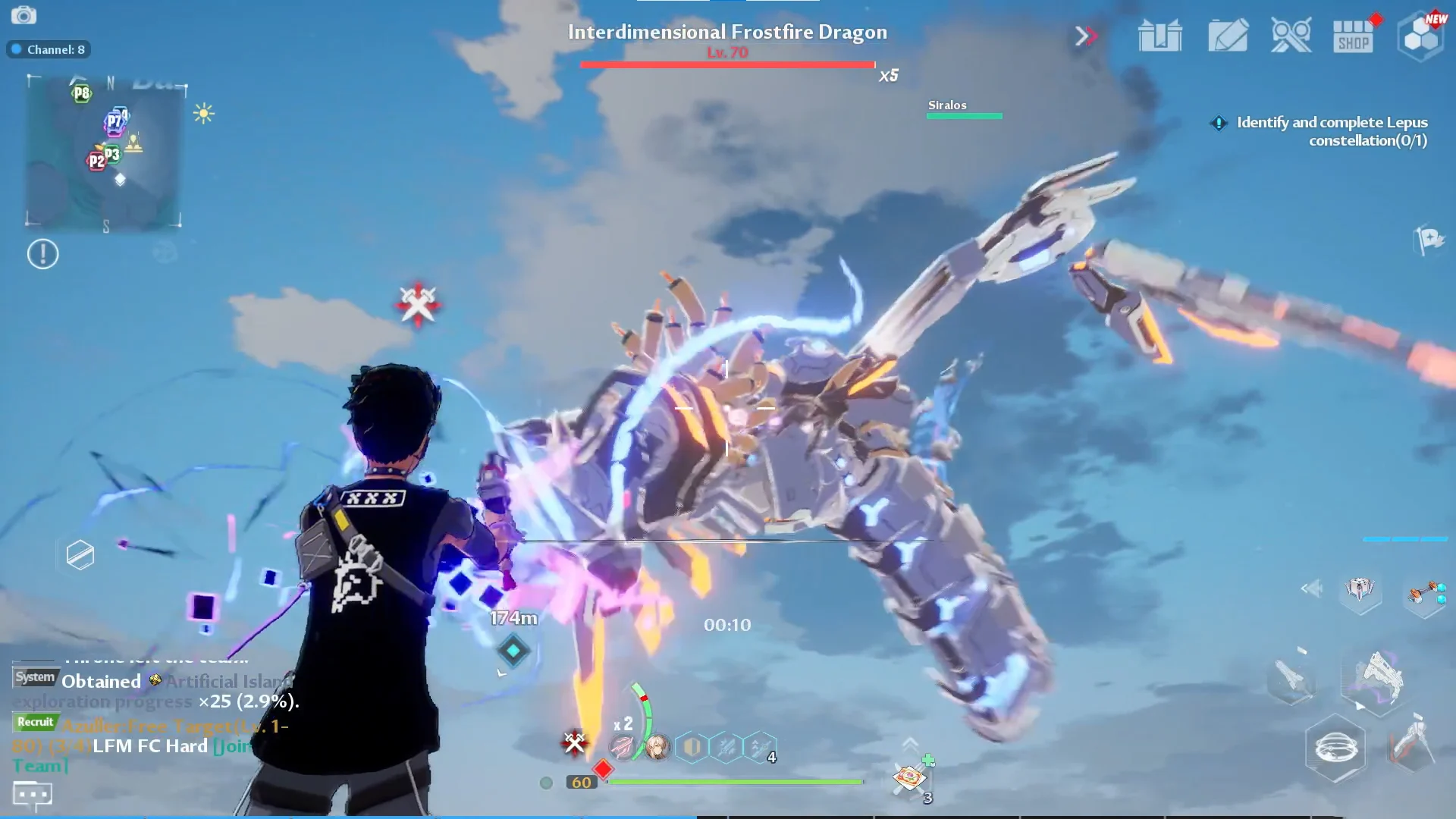Open the chat bubble window
This screenshot has height=819, width=1456.
[33, 795]
